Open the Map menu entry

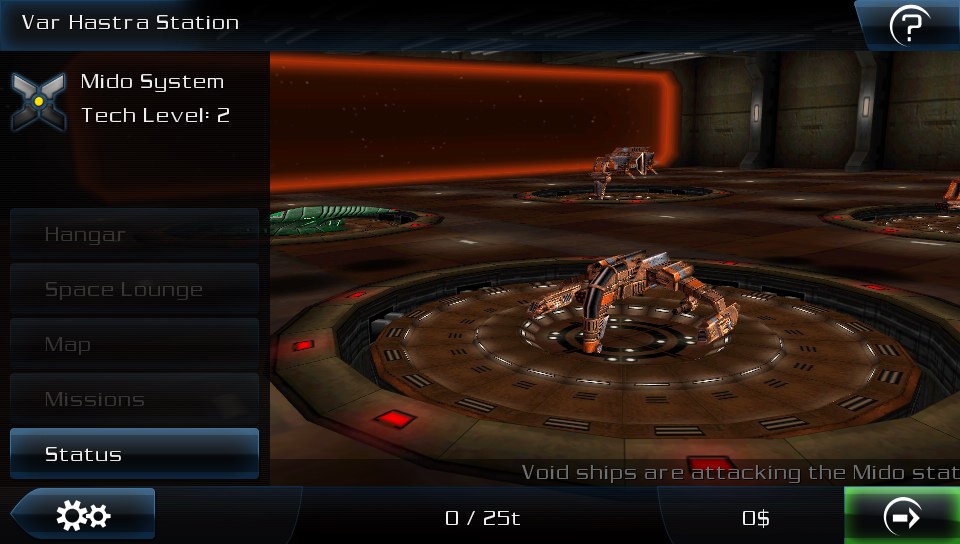[134, 345]
